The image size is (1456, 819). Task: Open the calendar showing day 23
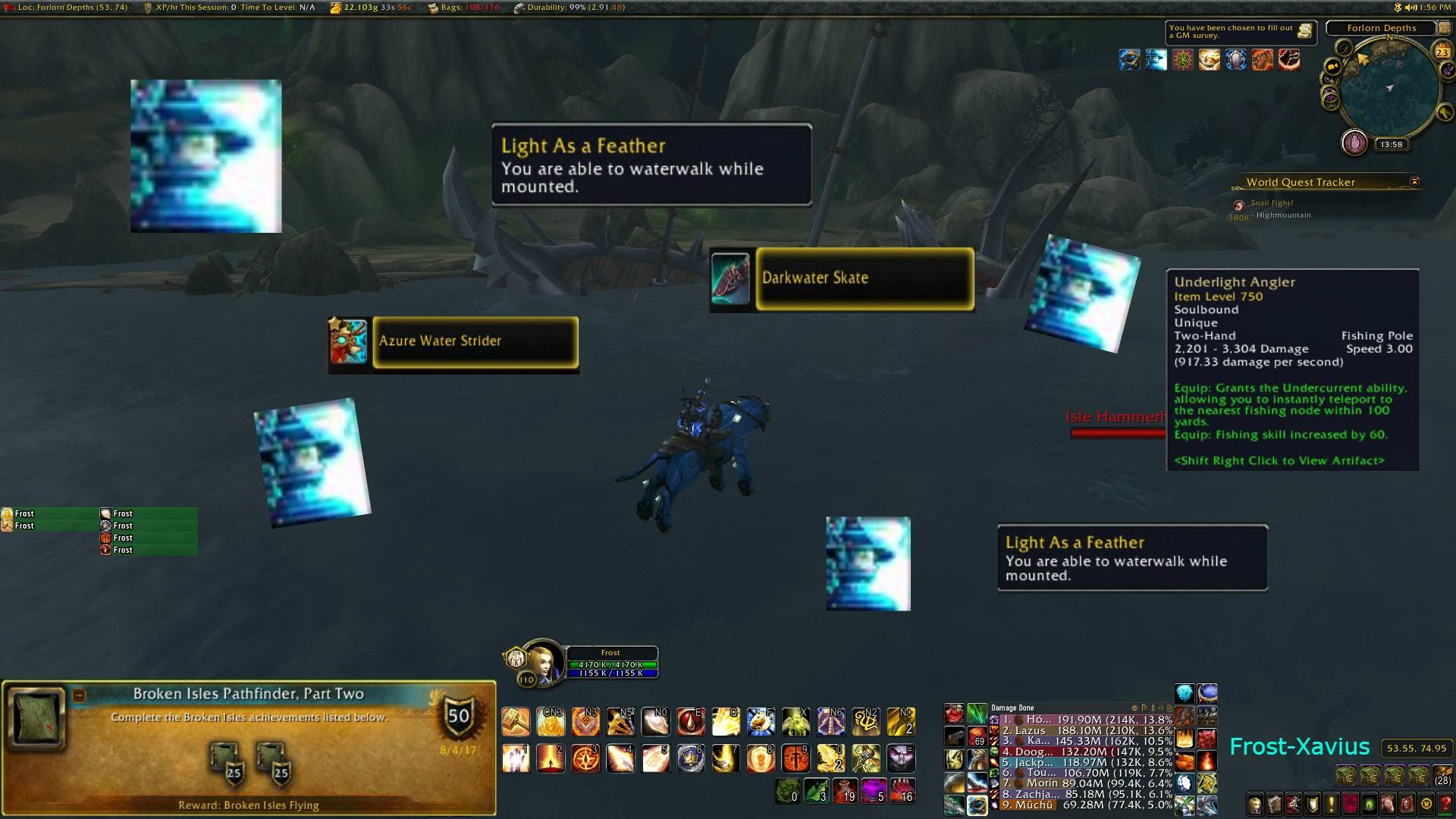tap(1442, 51)
